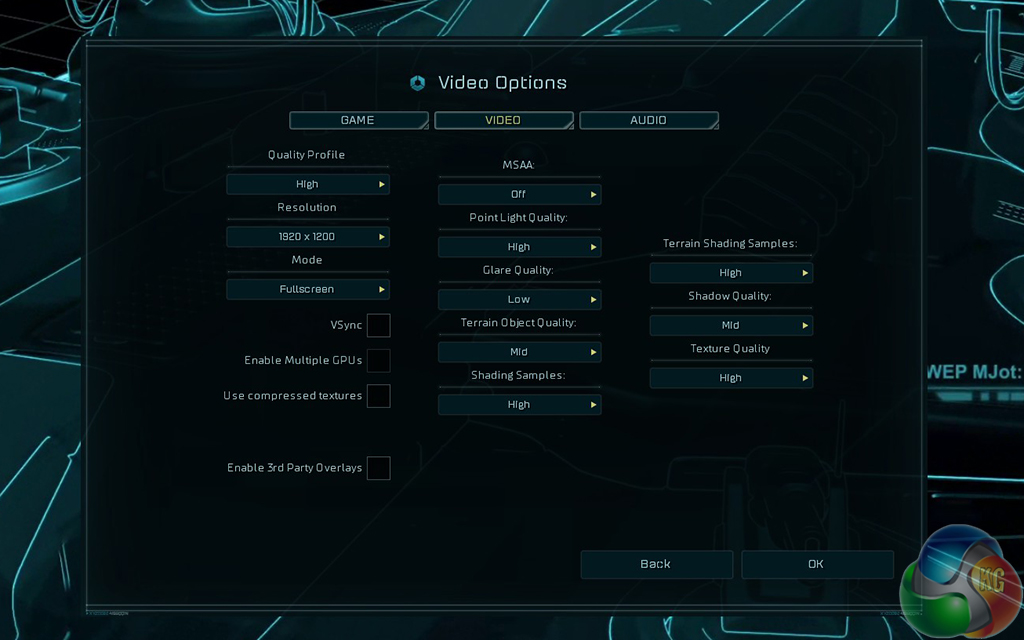Change the Glare Quality dropdown
The height and width of the screenshot is (640, 1024).
519,299
